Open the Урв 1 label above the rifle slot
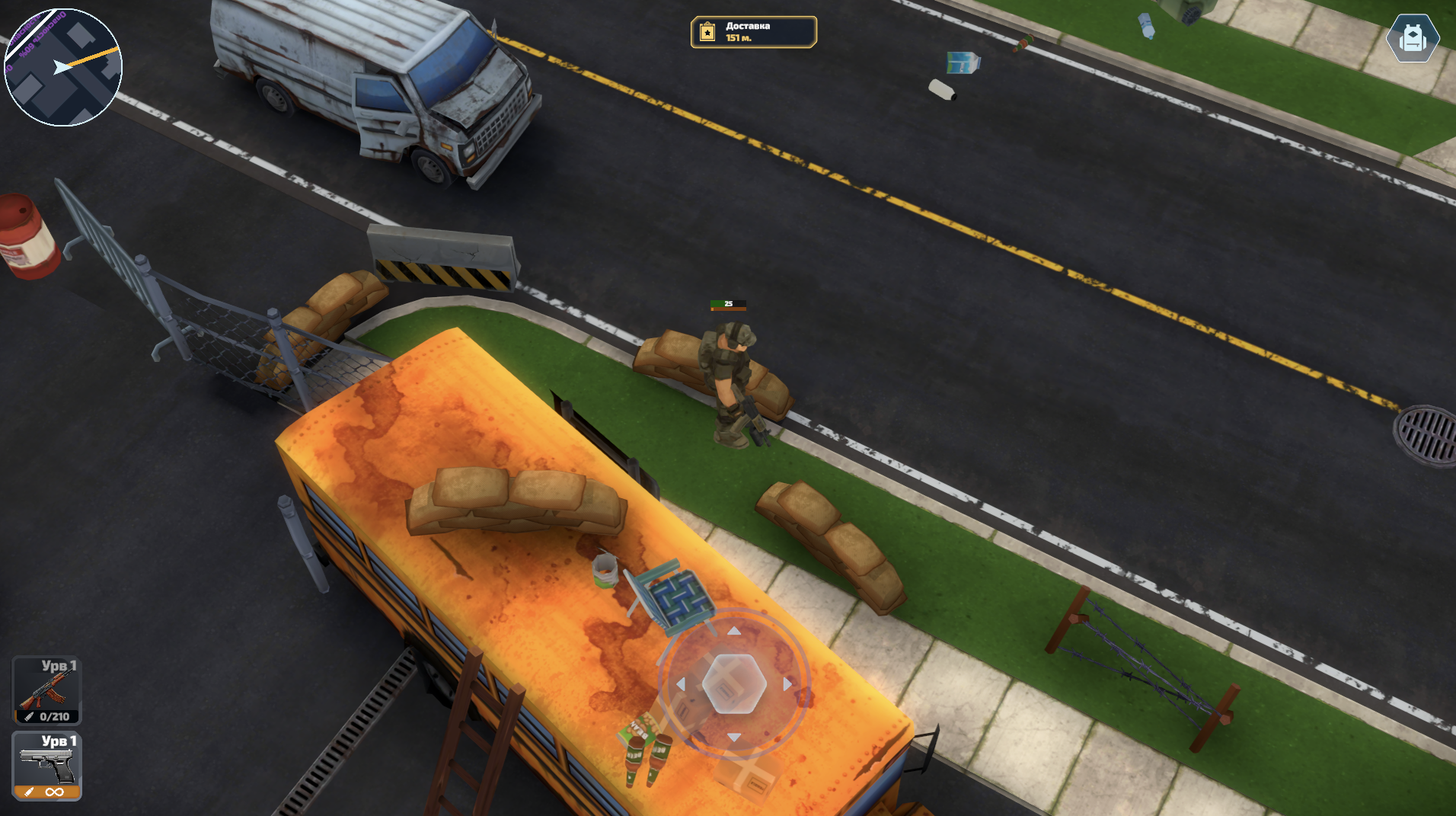 [59, 667]
